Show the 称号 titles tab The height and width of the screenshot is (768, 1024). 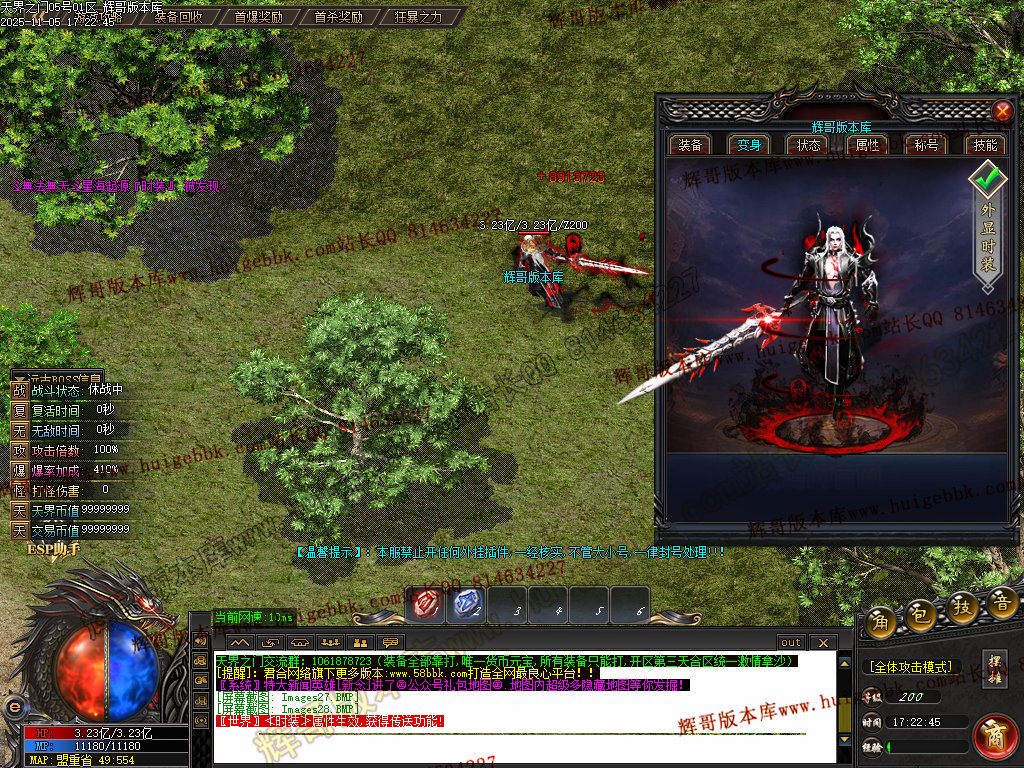(x=926, y=145)
